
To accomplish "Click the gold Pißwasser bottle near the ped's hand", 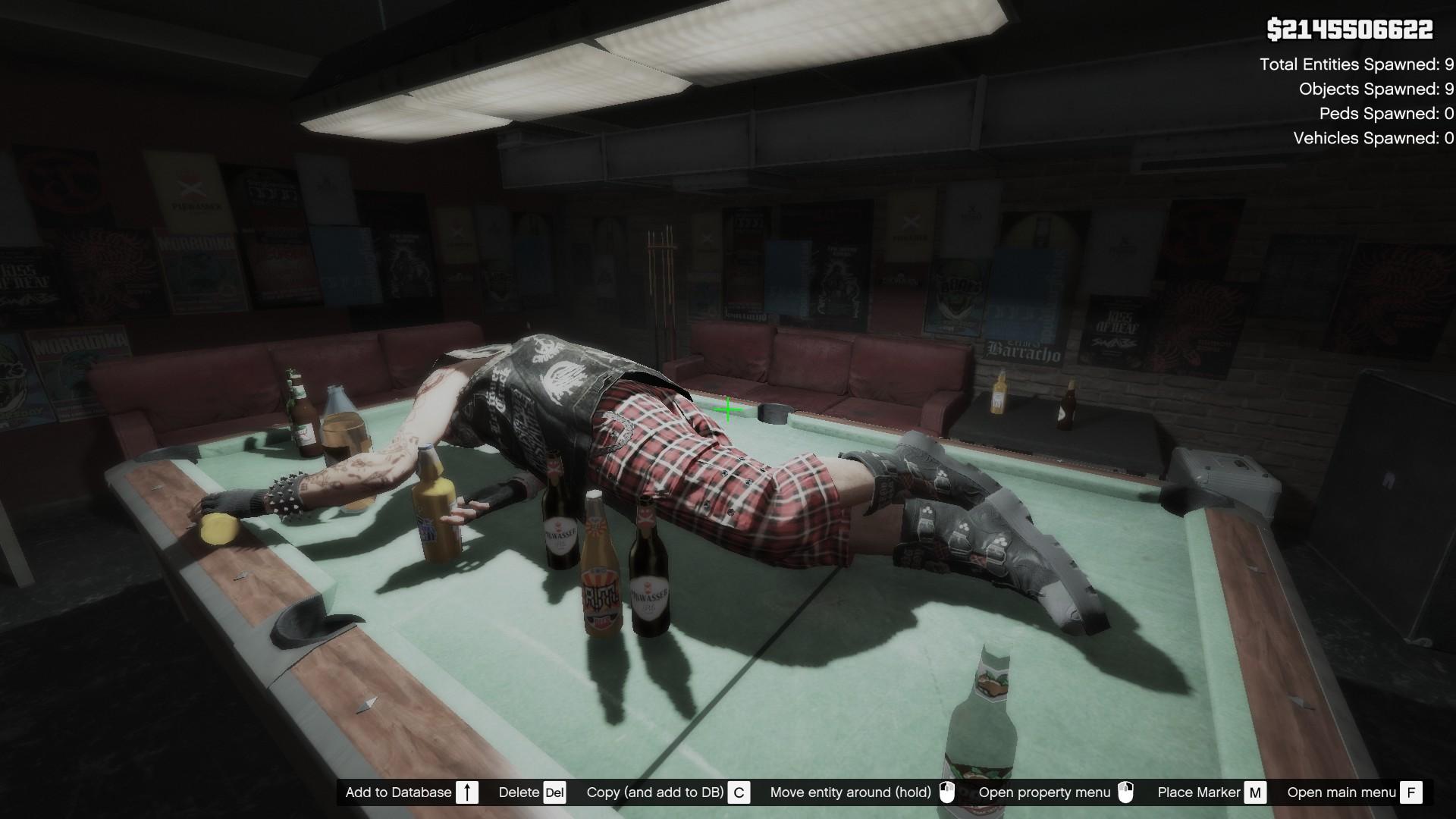I will pos(435,508).
